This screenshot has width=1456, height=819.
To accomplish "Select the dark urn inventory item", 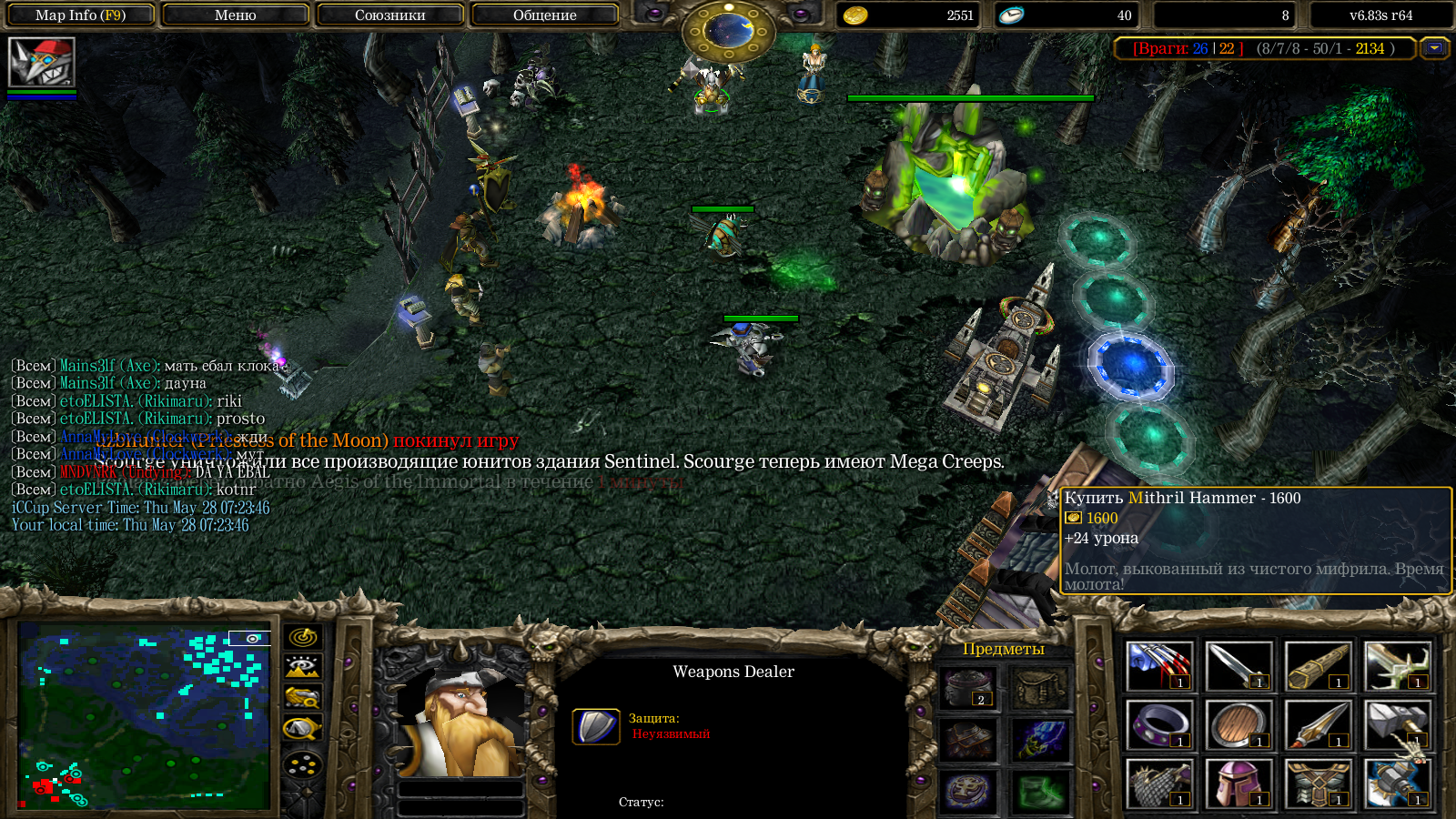I will pyautogui.click(x=967, y=689).
